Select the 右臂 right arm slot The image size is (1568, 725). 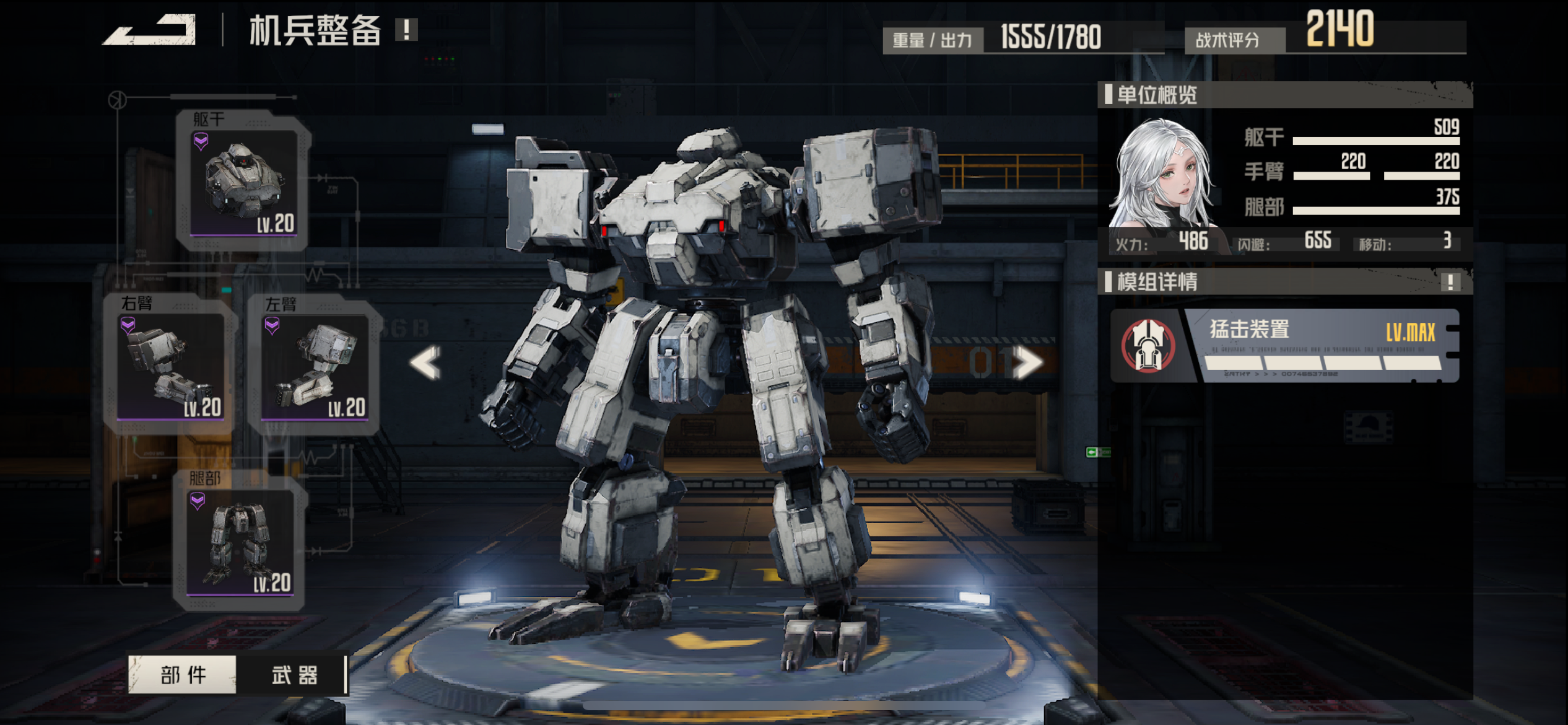170,366
